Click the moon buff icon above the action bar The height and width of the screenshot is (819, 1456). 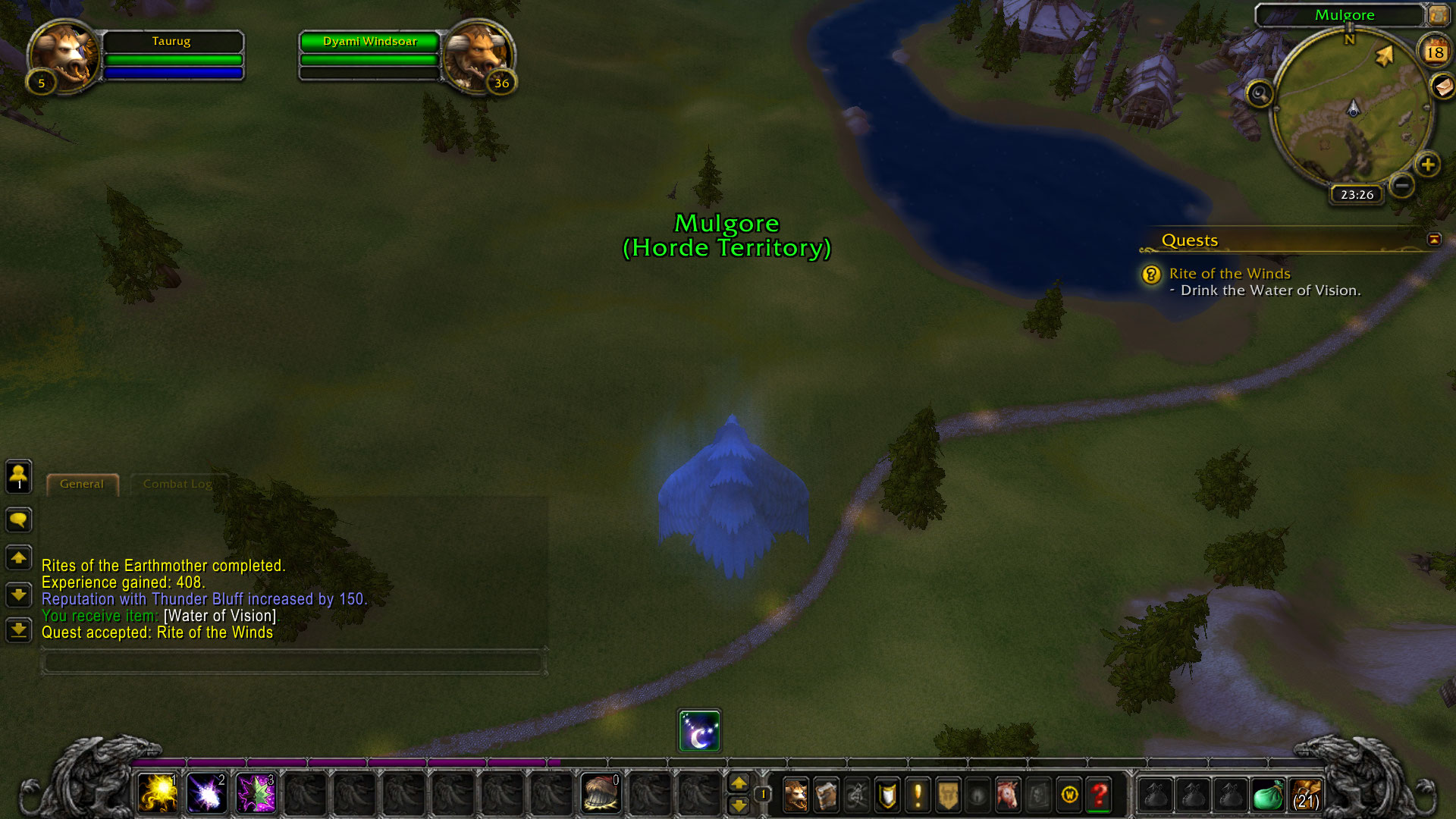click(699, 731)
